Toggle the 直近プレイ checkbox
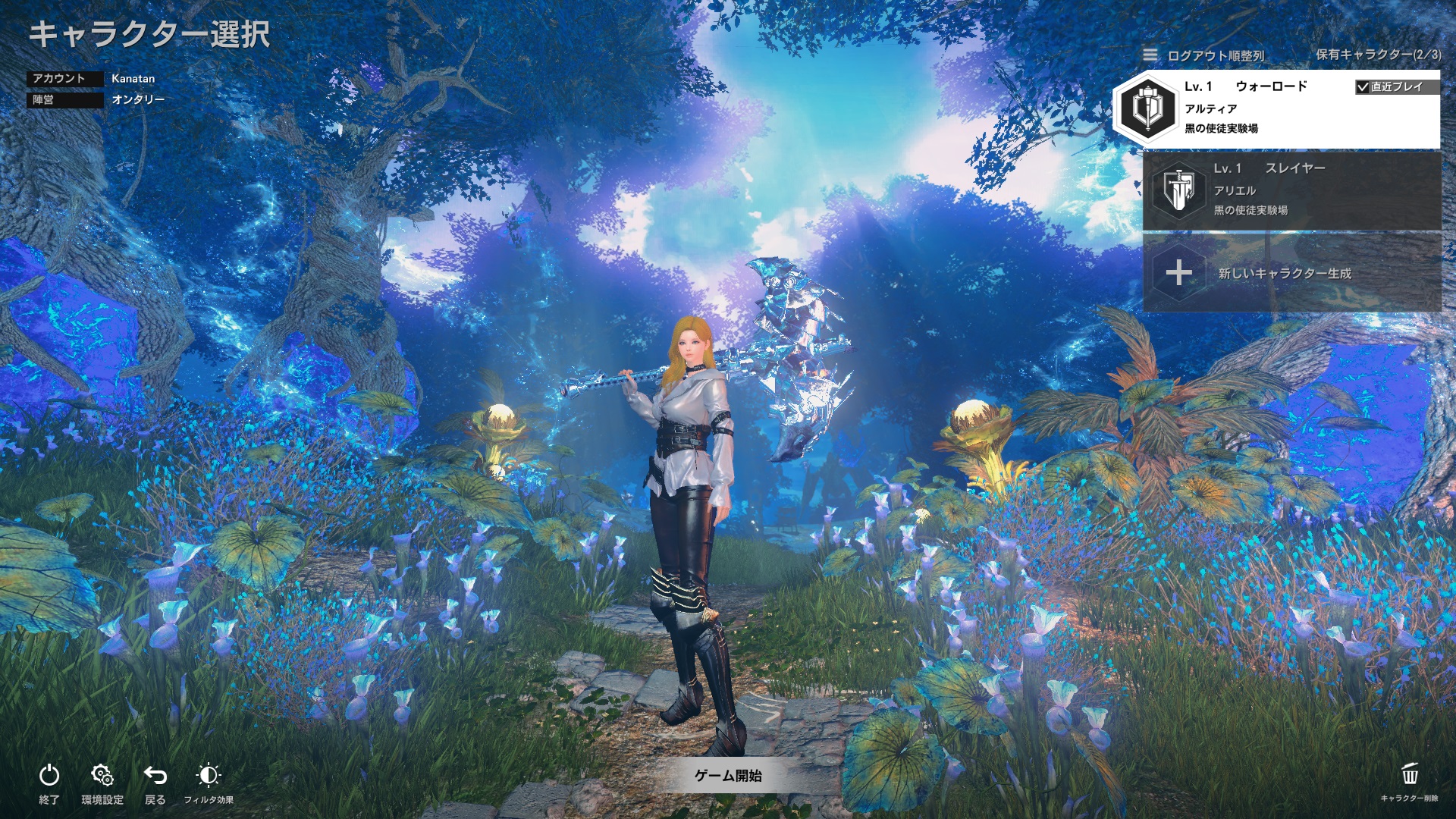The image size is (1456, 819). [x=1362, y=86]
